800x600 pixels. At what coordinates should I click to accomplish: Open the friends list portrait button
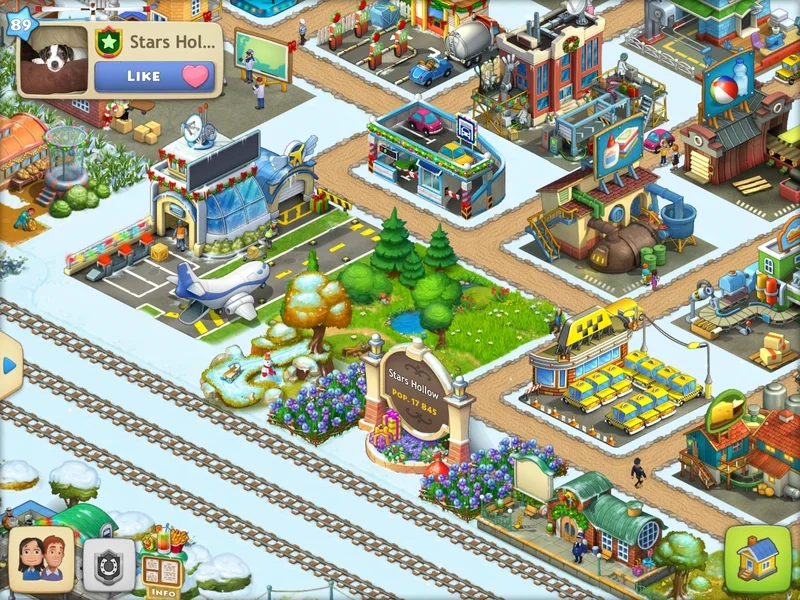pos(41,560)
